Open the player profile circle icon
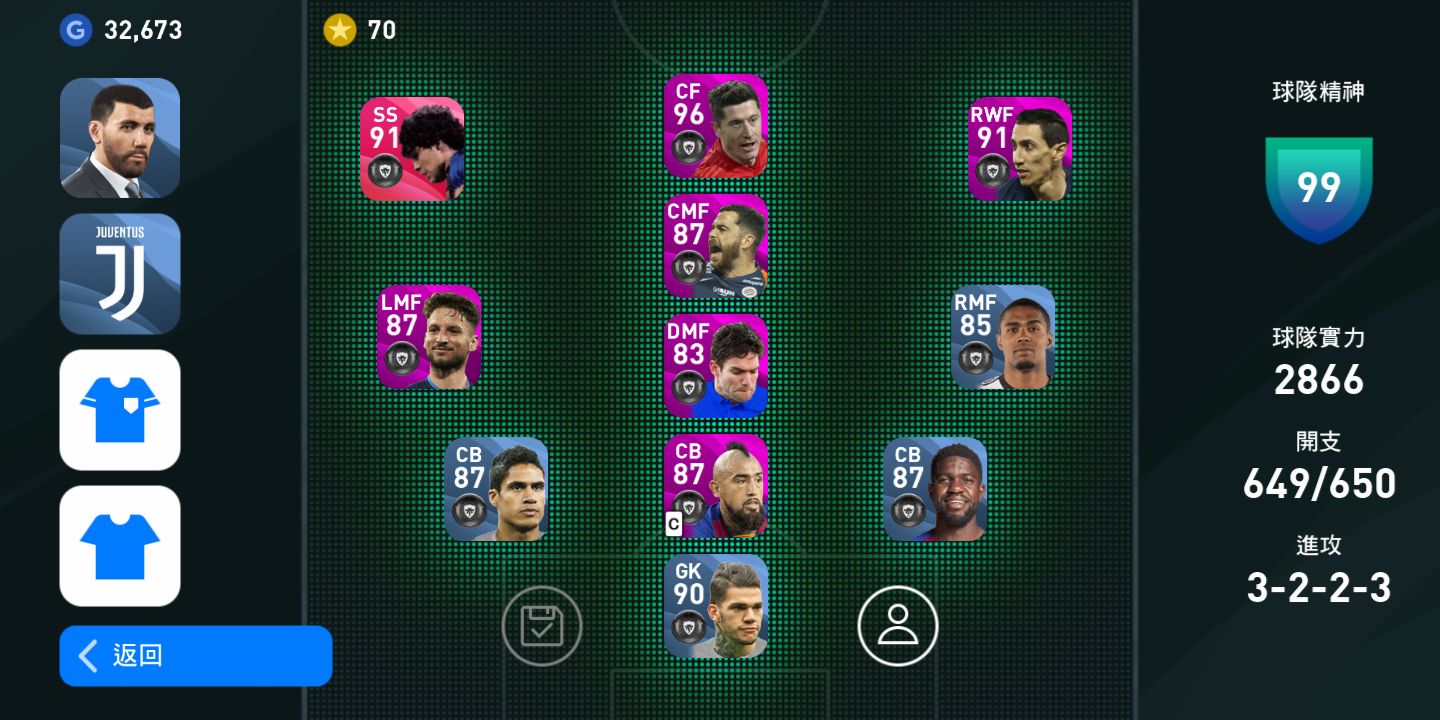 pos(898,626)
